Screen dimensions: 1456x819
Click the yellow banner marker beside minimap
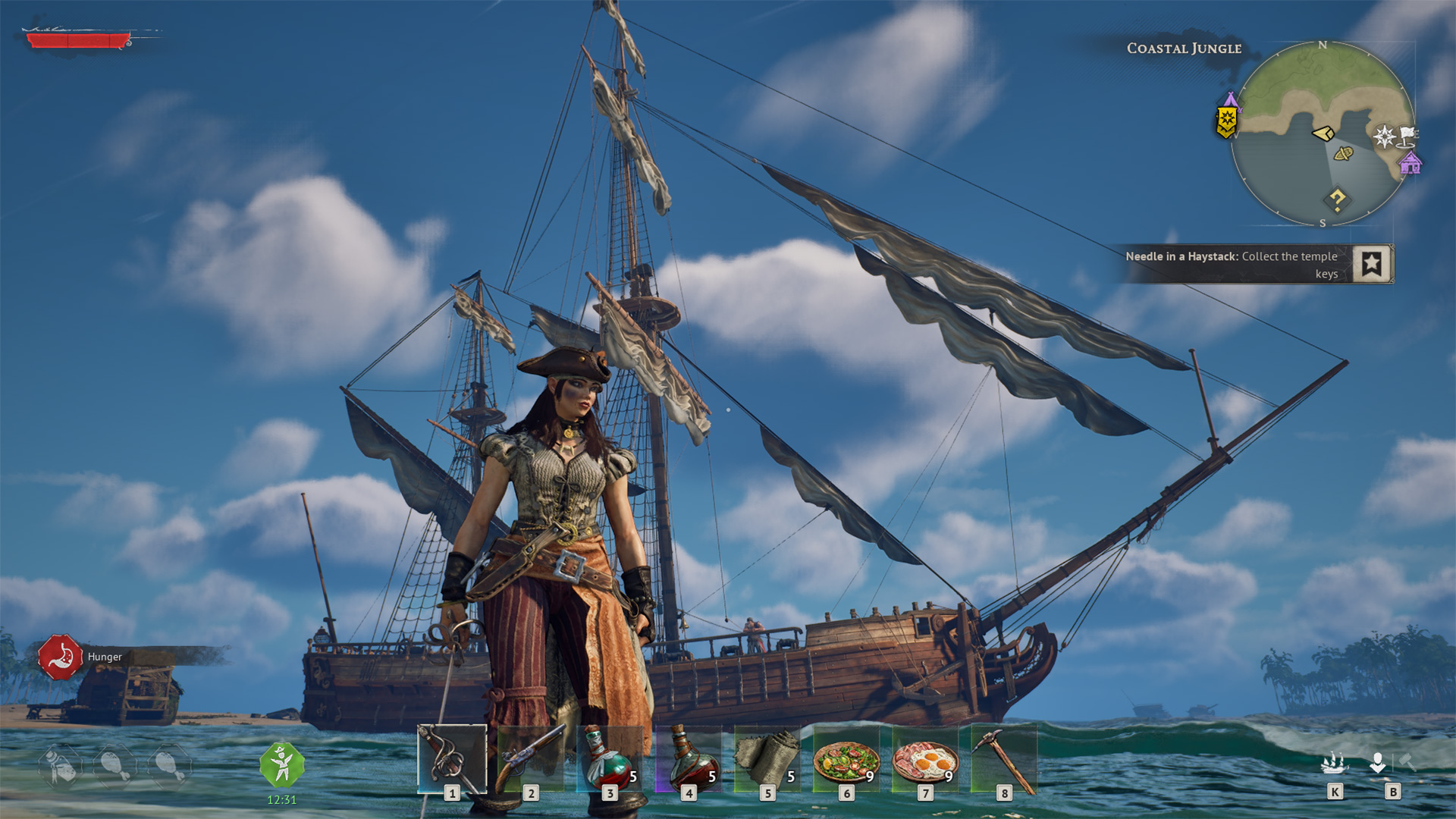pyautogui.click(x=1226, y=122)
